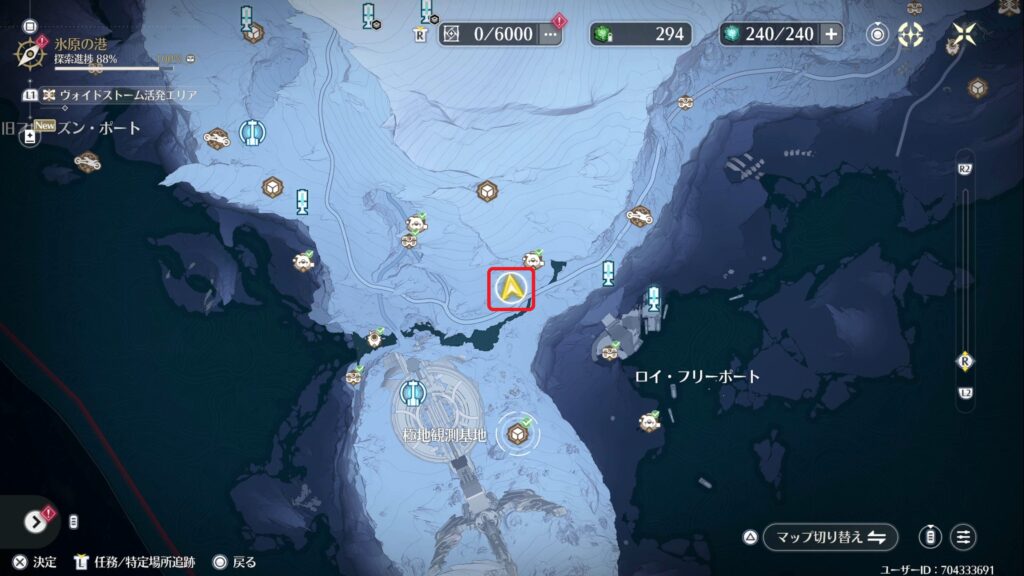The image size is (1024, 576).
Task: Click the yellow crosshair icon in top bar
Action: pos(910,34)
